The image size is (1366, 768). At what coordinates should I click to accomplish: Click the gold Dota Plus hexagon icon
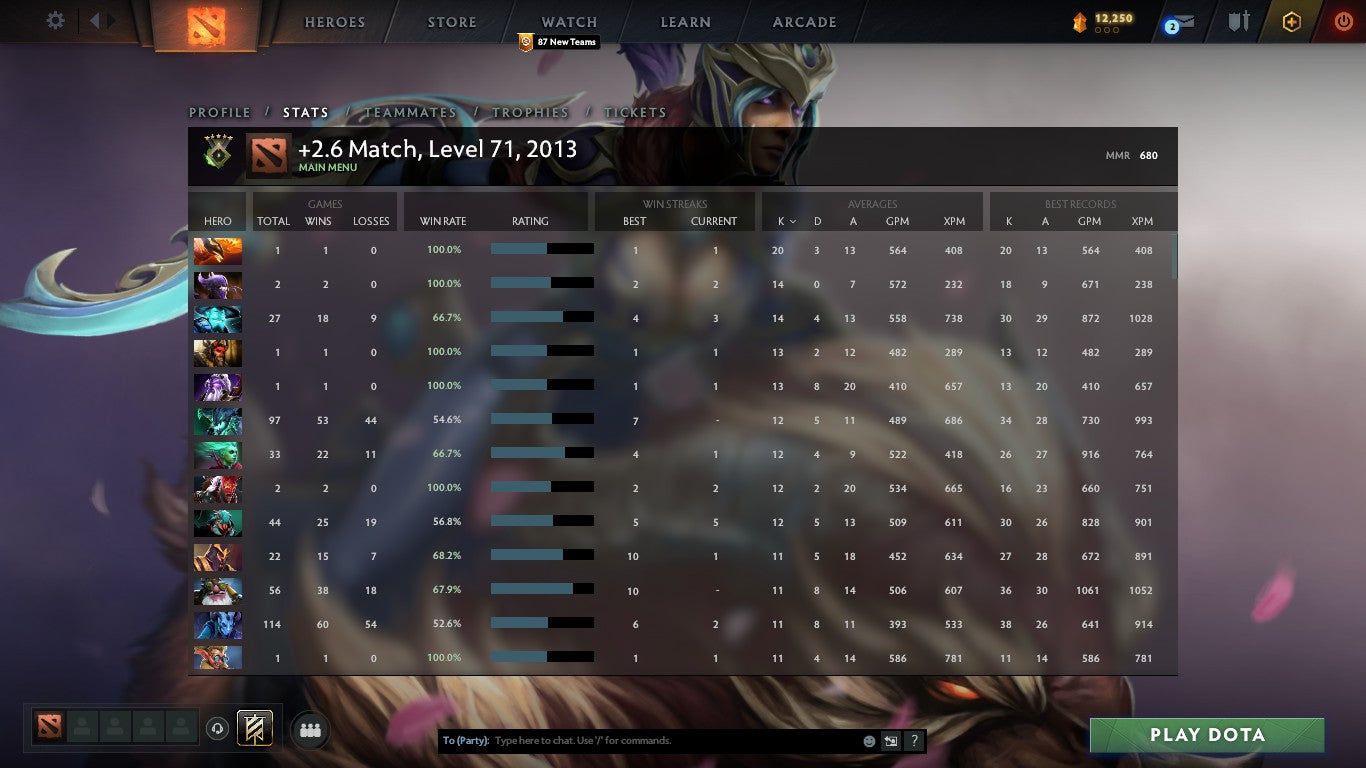click(1290, 20)
